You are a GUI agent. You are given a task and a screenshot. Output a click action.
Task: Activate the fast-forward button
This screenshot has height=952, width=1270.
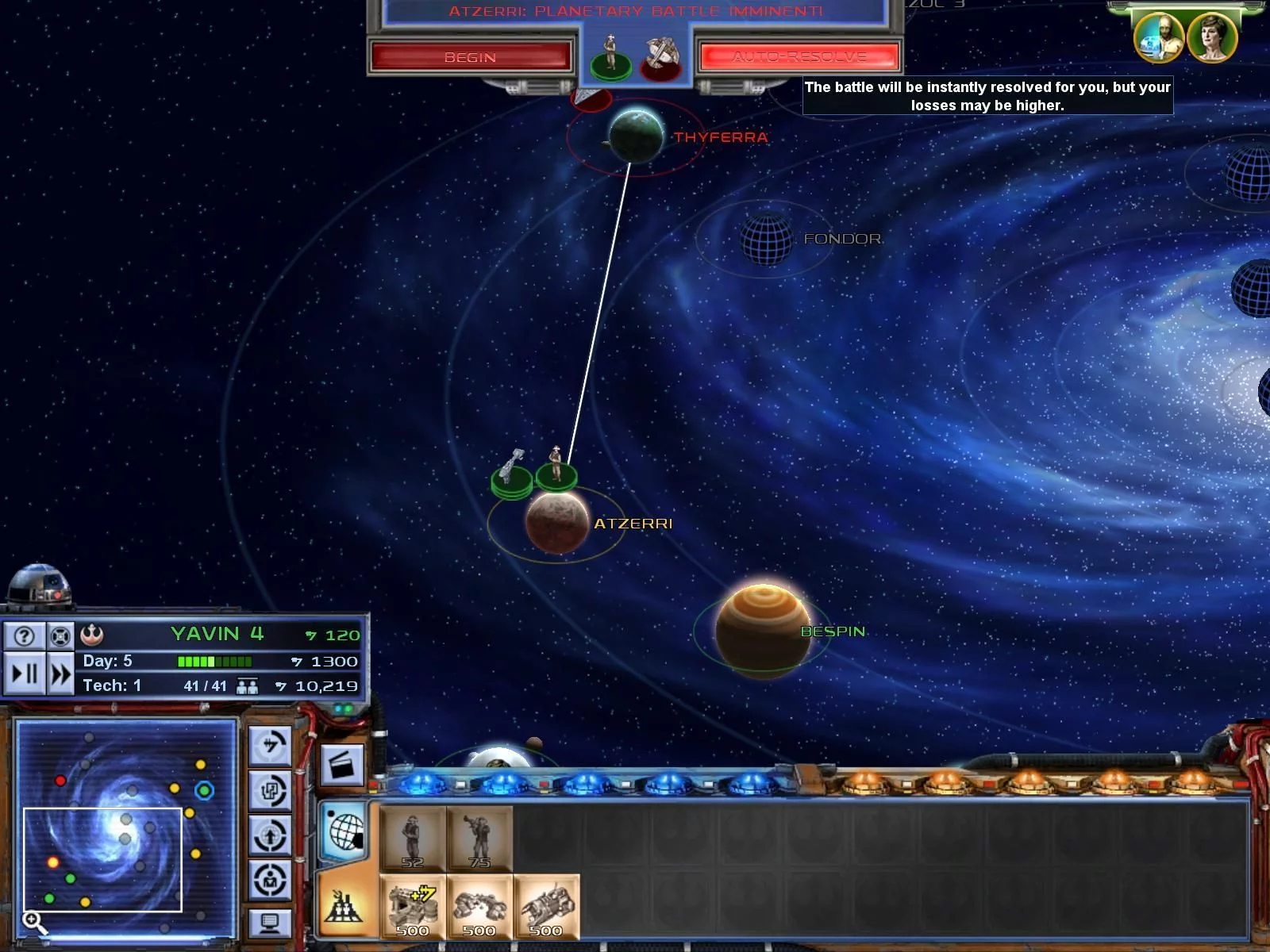coord(60,674)
